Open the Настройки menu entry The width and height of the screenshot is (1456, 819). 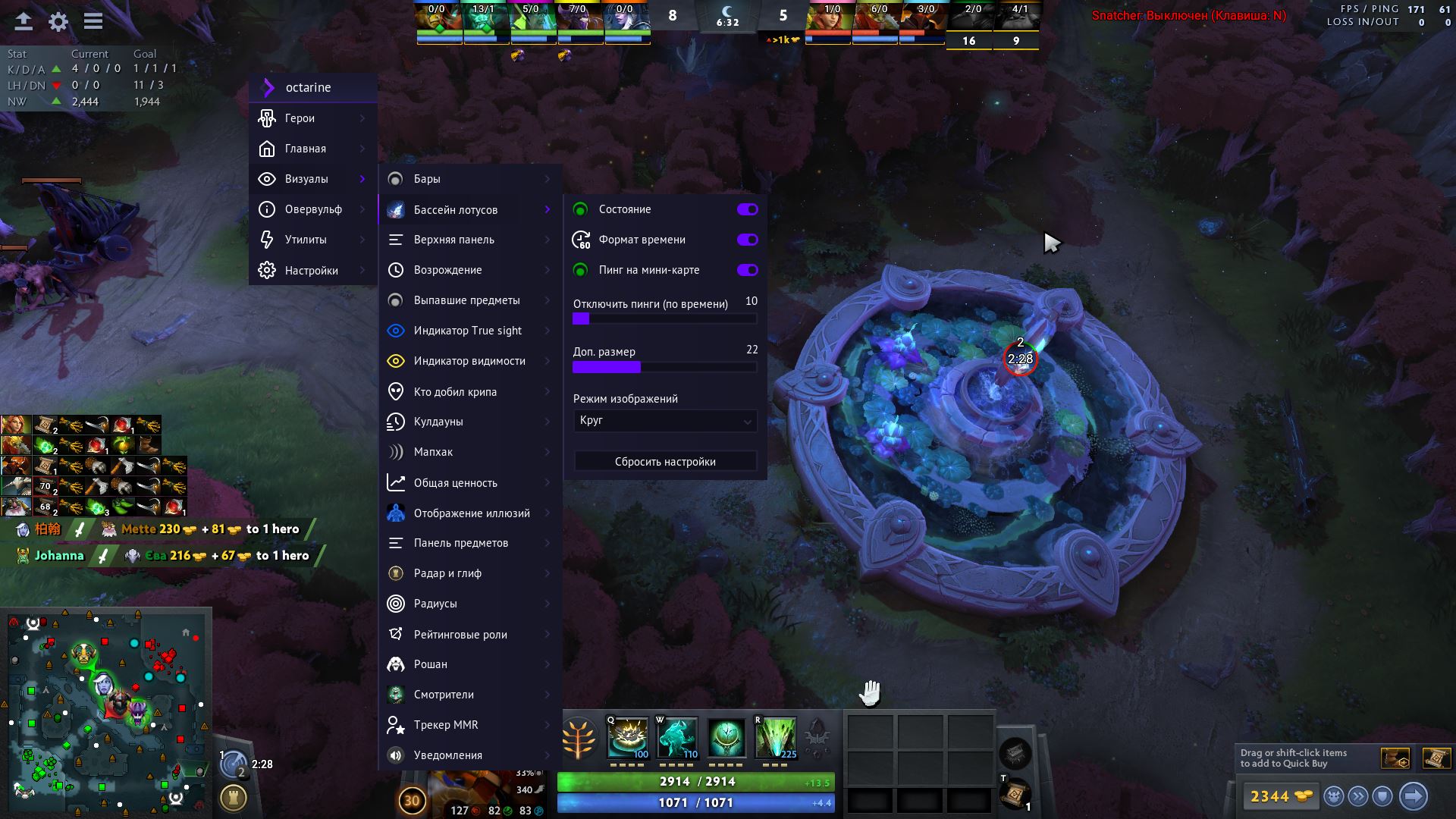click(x=312, y=271)
